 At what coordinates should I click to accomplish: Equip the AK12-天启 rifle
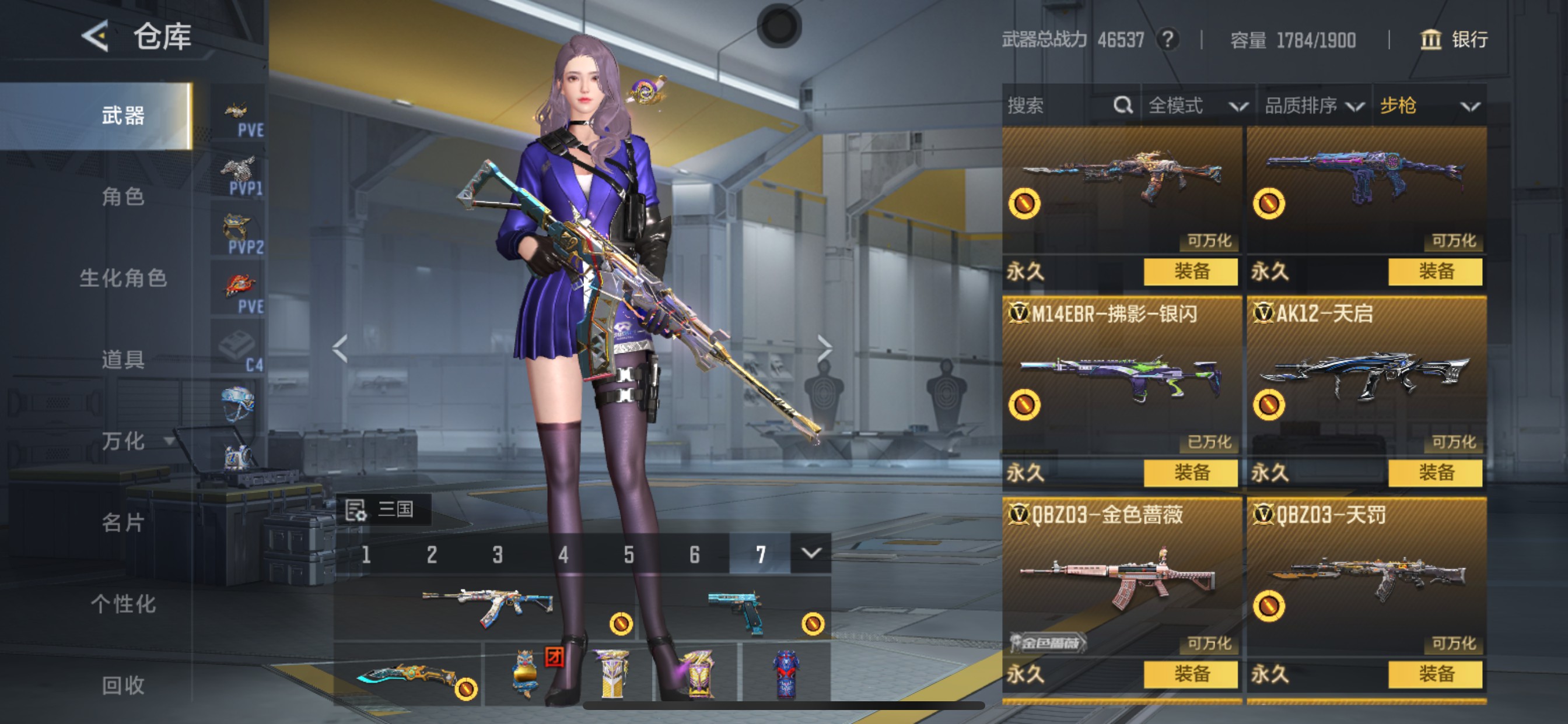(x=1436, y=472)
